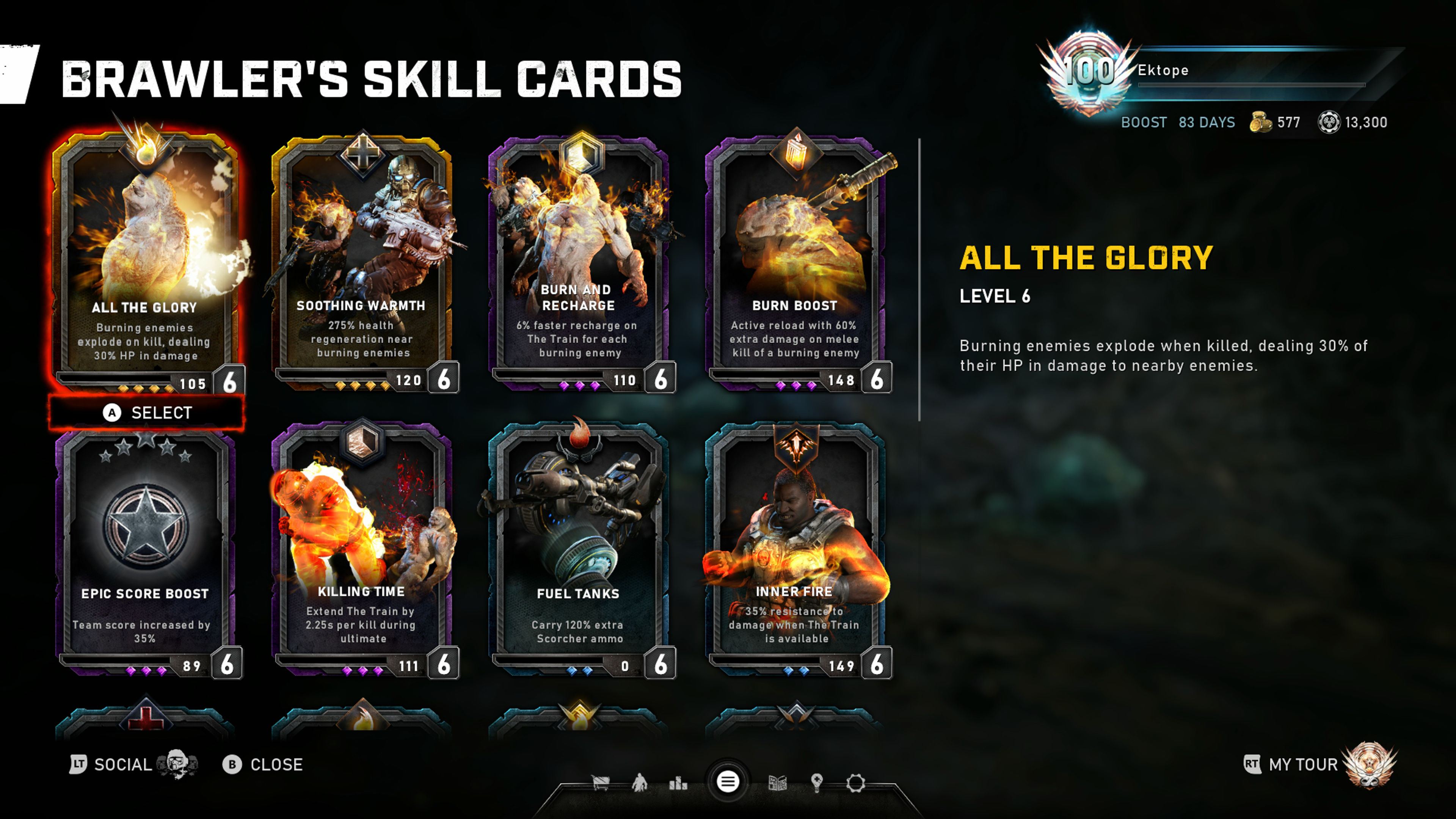Screen dimensions: 1456x819
Task: Open the character customization icon
Action: click(639, 783)
